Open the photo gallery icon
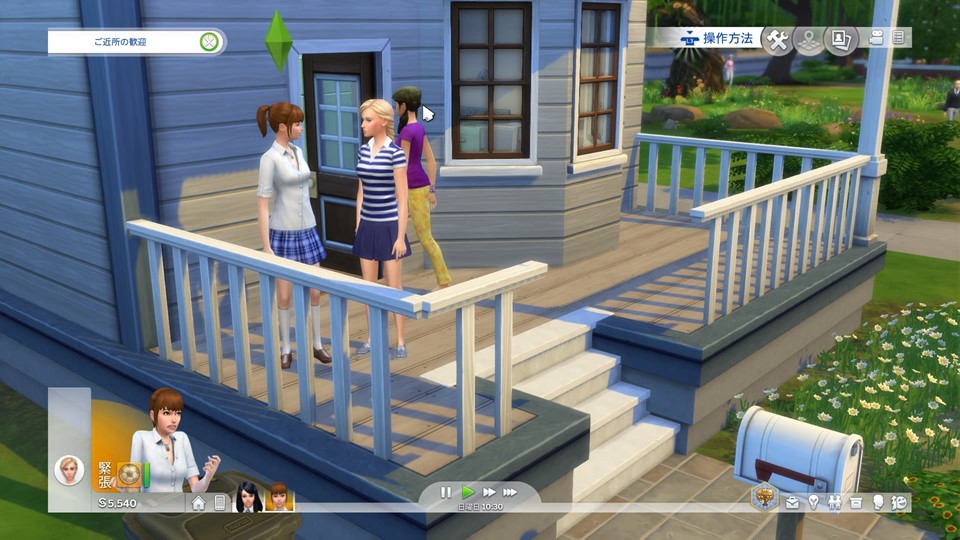Screen dimensions: 960x540 pos(839,39)
